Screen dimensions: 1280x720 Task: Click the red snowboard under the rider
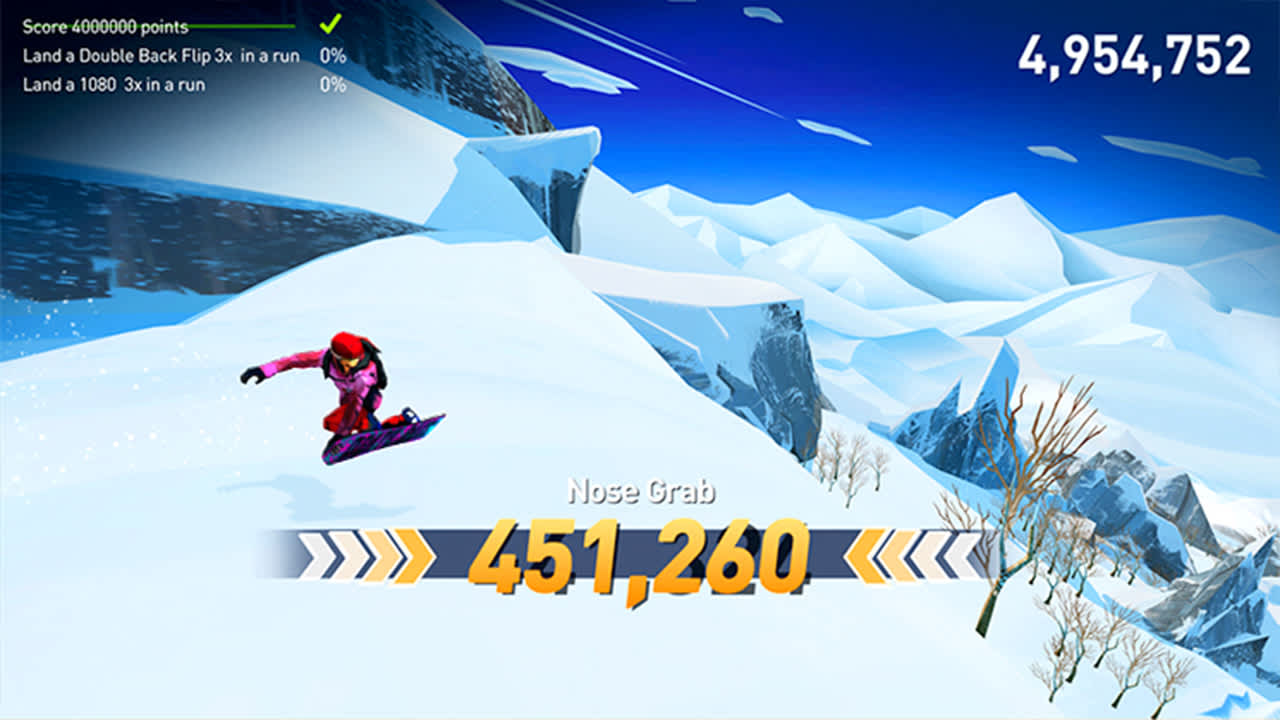(385, 440)
